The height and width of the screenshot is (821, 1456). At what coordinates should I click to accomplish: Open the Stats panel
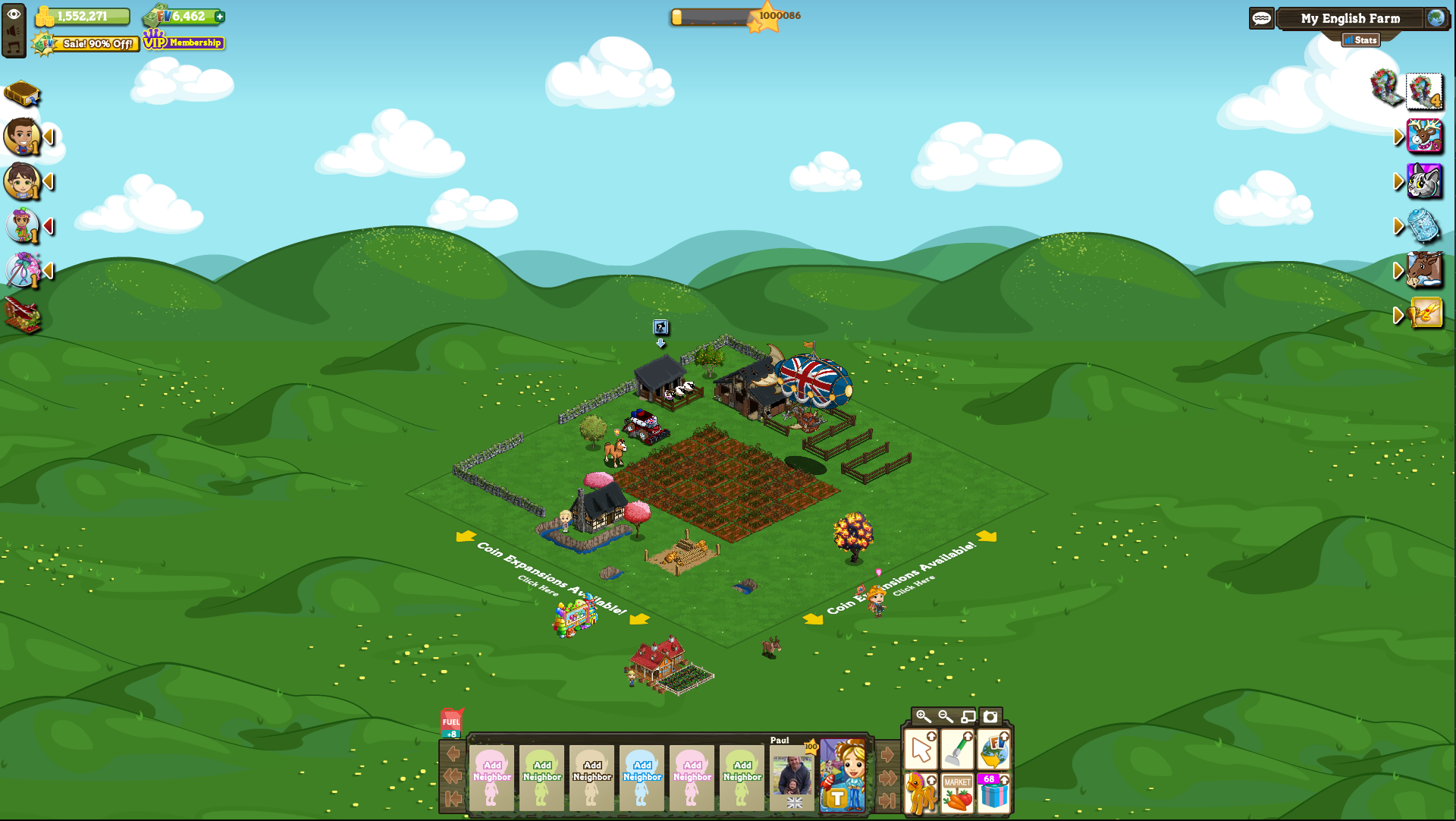pyautogui.click(x=1361, y=40)
